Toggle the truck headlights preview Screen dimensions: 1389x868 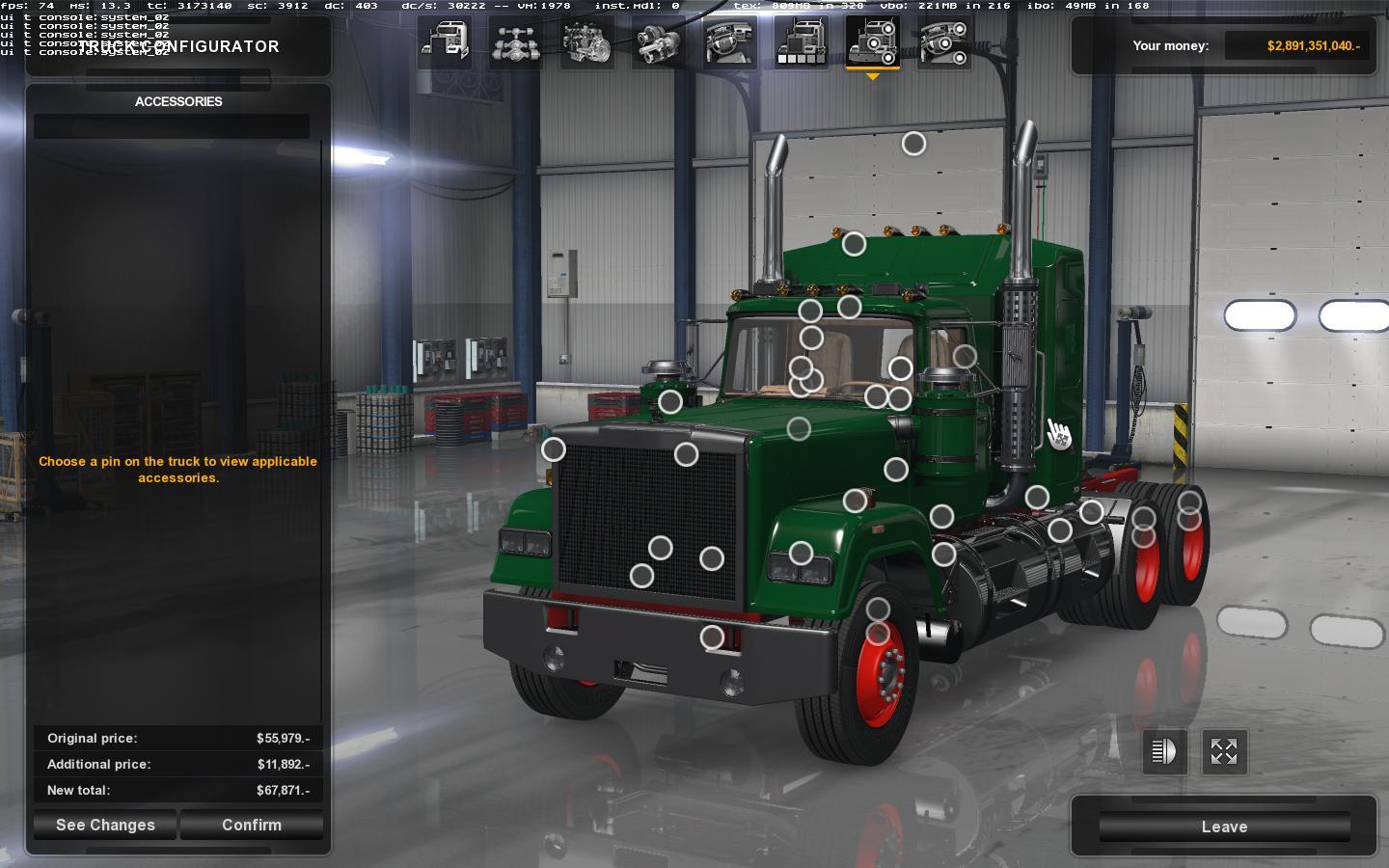tap(1164, 751)
